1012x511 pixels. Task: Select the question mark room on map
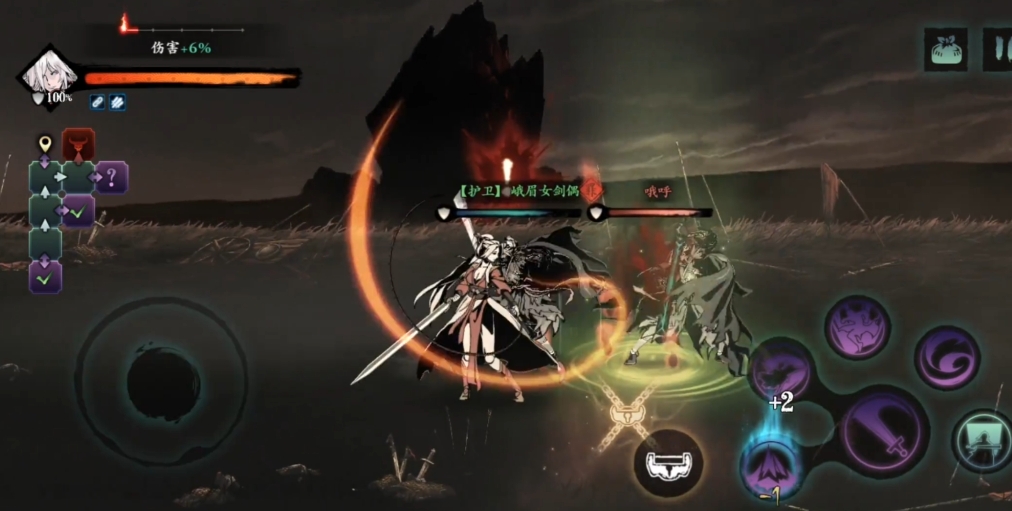(x=112, y=178)
